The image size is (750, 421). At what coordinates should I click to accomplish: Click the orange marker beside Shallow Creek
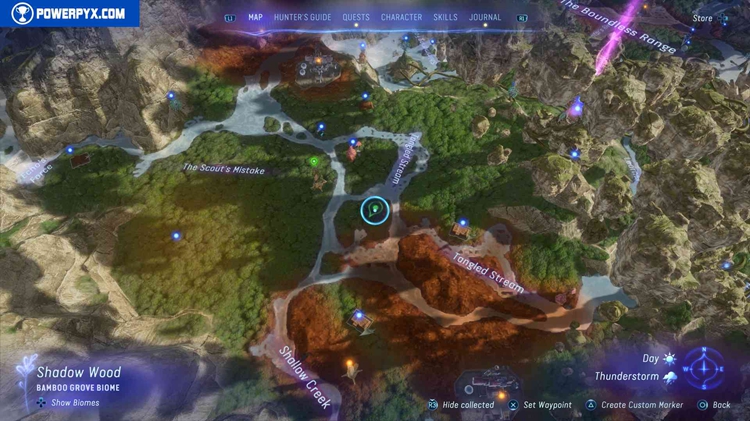(x=350, y=366)
